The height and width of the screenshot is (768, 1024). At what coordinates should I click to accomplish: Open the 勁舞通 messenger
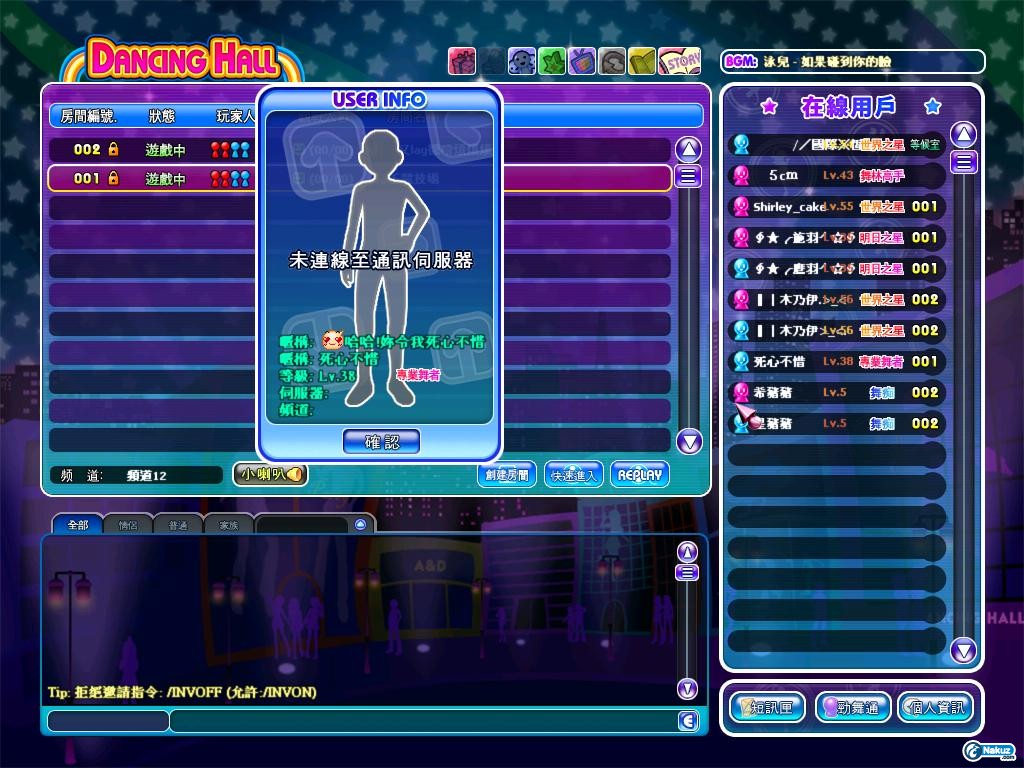pyautogui.click(x=853, y=708)
